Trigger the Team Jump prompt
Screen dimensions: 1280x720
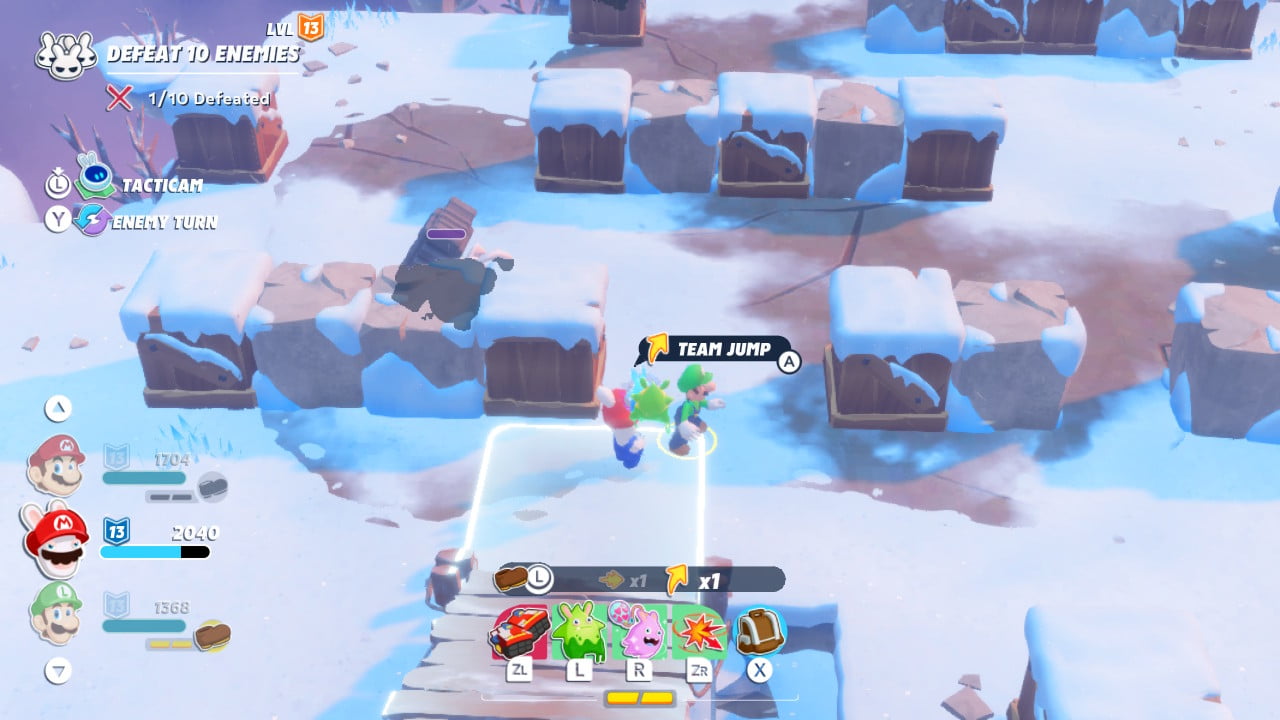tap(718, 350)
